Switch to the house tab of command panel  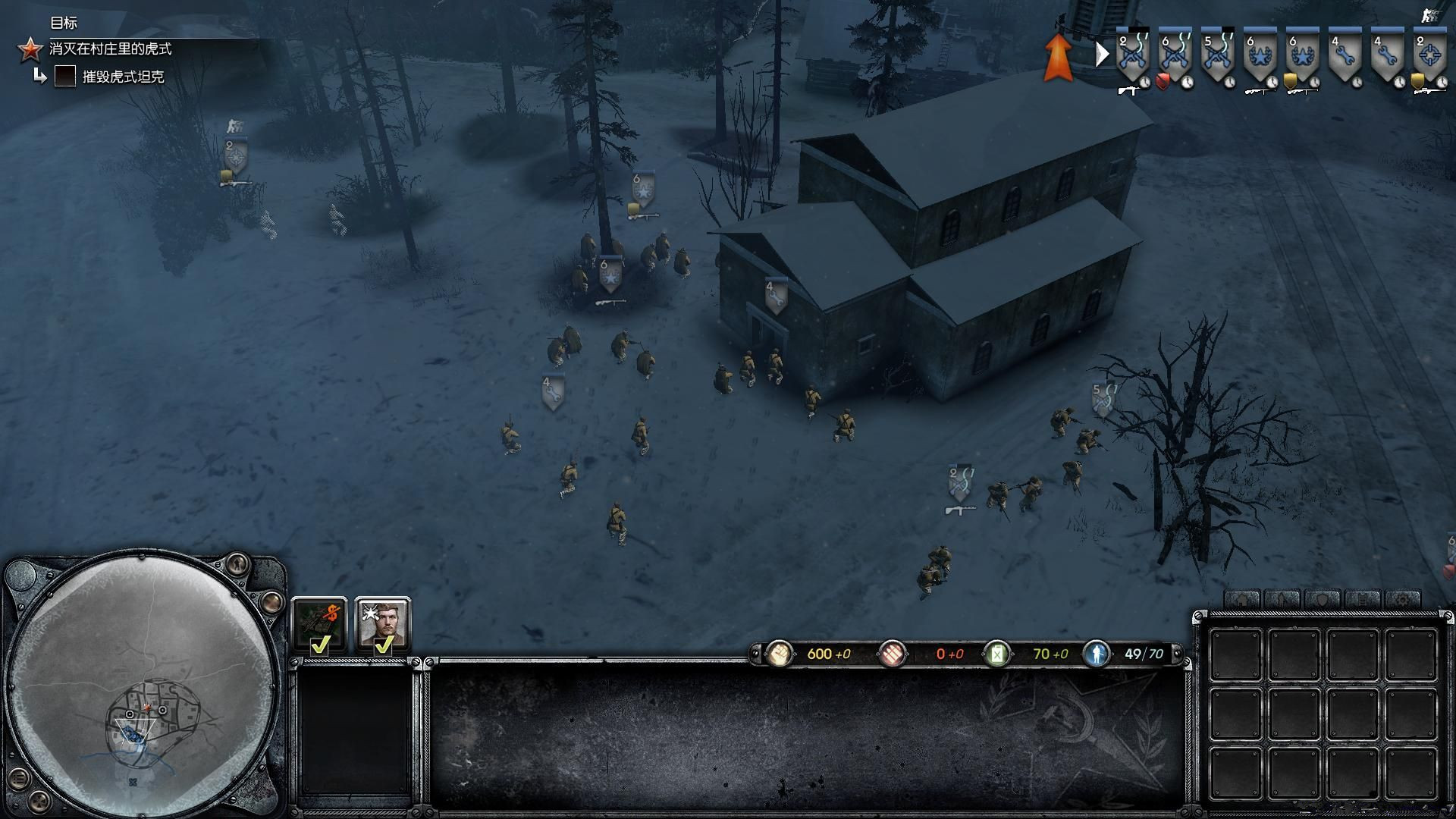[1241, 599]
